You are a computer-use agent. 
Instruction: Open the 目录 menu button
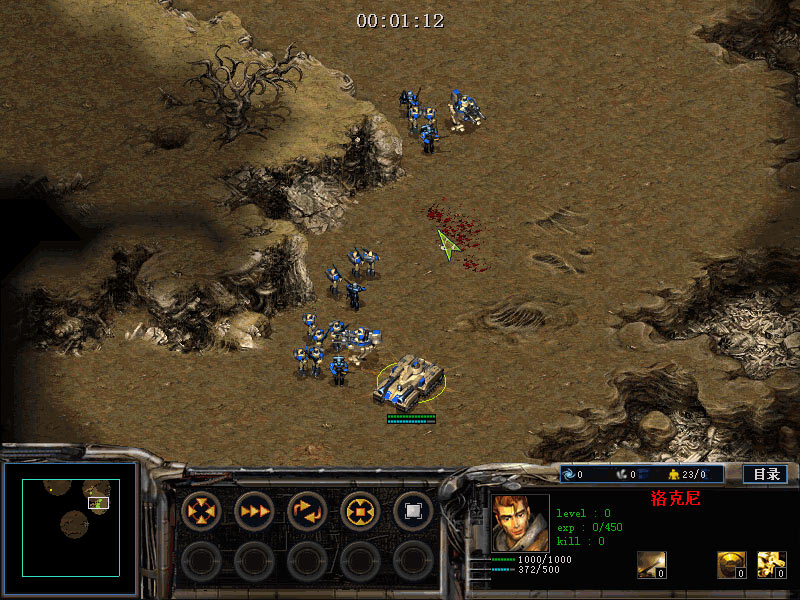click(x=766, y=474)
